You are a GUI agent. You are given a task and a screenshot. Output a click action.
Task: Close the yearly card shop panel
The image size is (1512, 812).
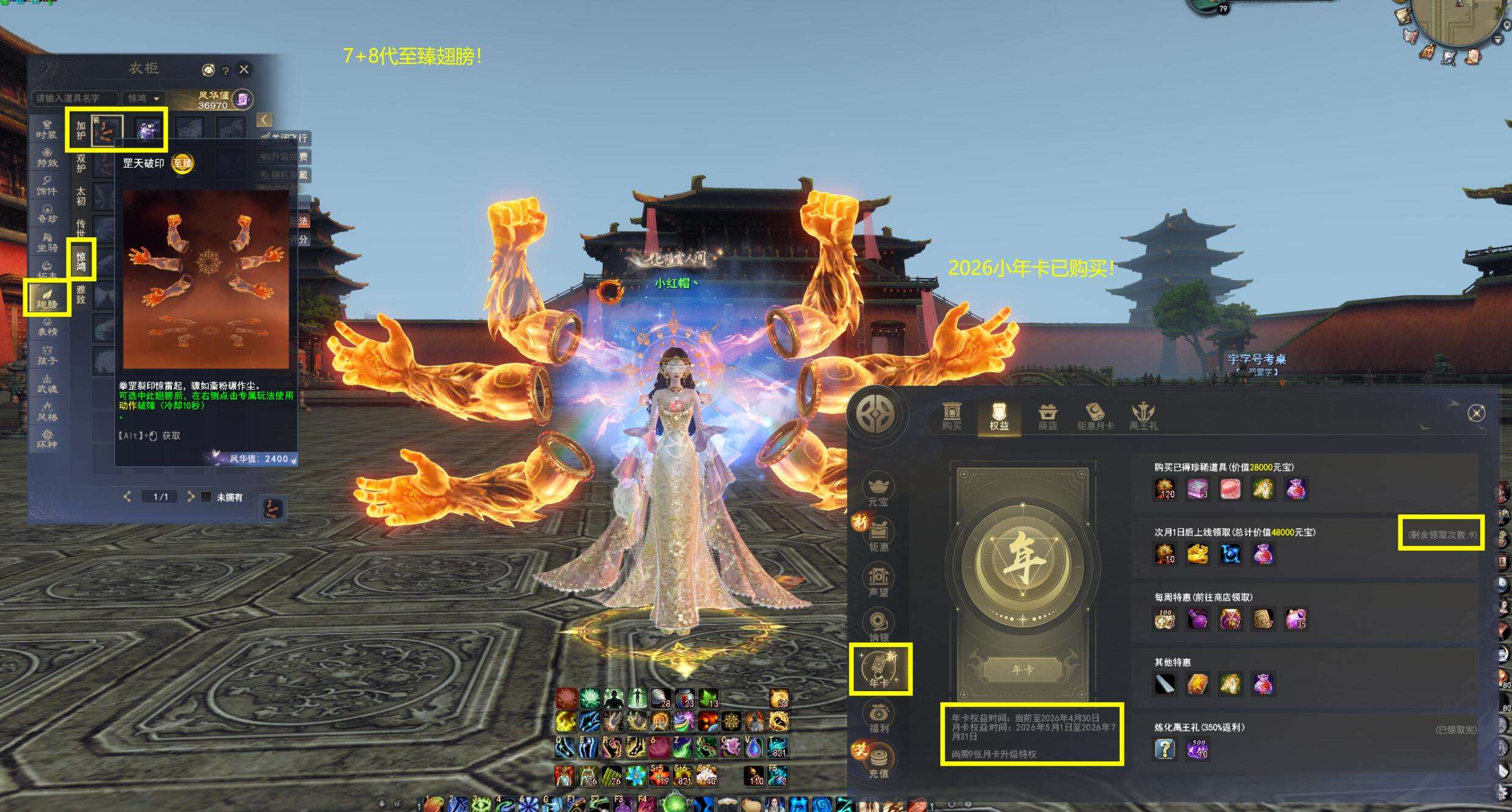1476,414
